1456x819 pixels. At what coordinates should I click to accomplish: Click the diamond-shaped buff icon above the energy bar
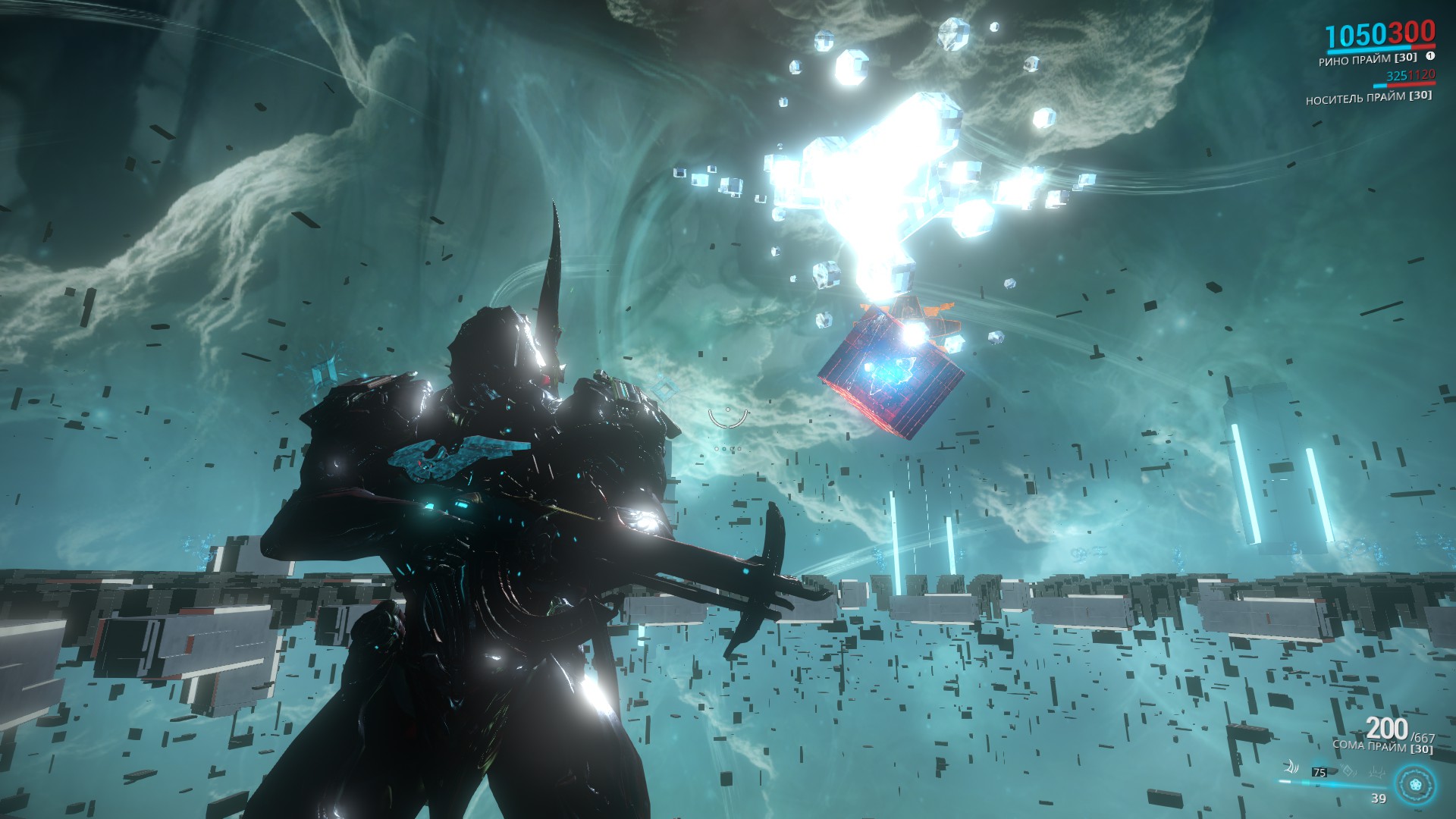coord(1348,771)
